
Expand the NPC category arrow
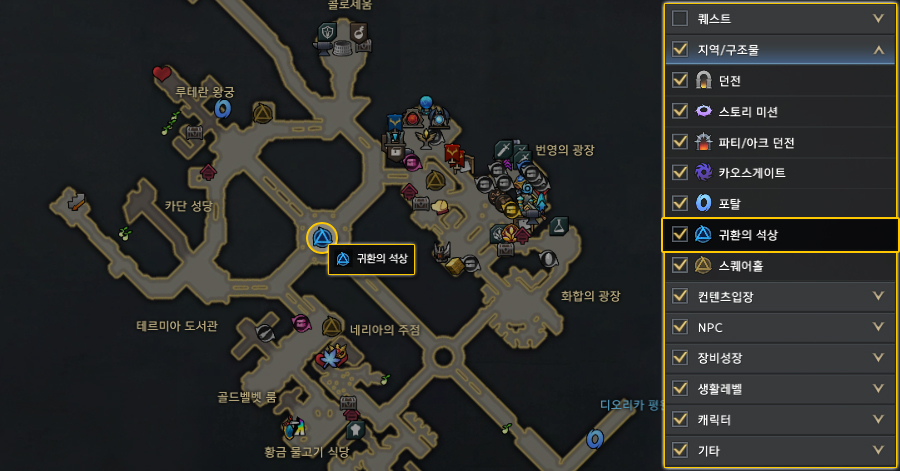[878, 327]
